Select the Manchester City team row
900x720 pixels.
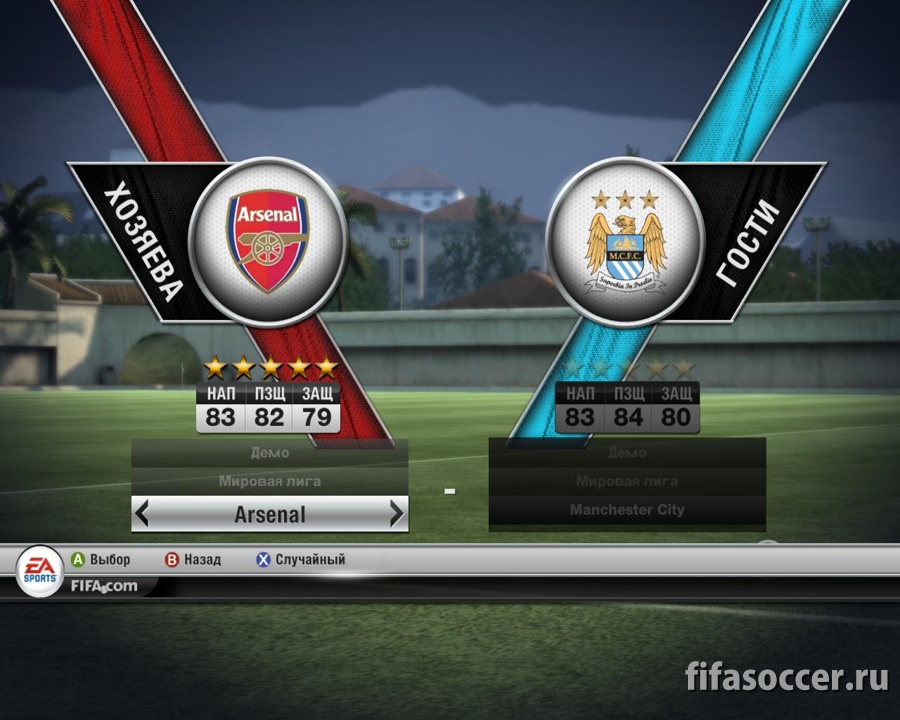pos(627,510)
